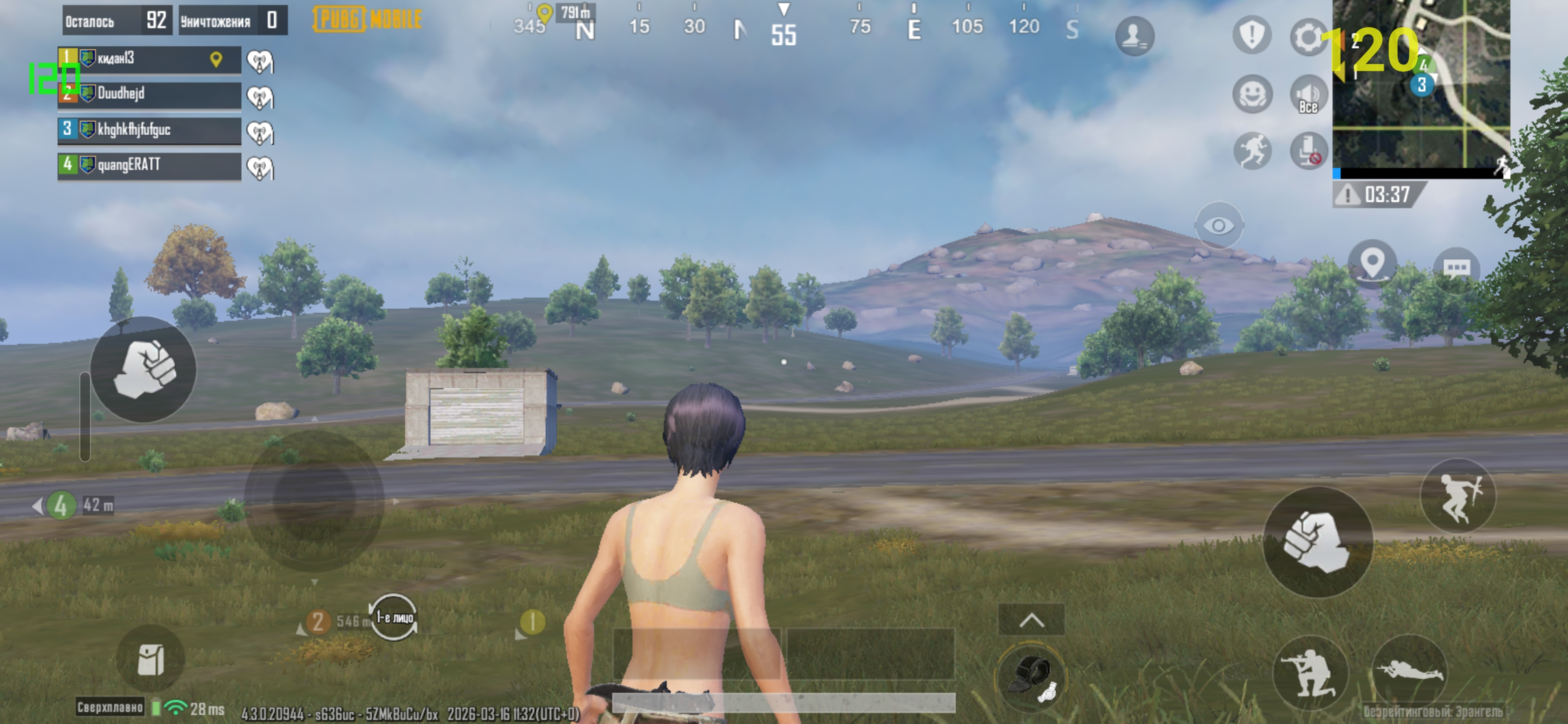1568x724 pixels.
Task: Go prone using lying soldier button
Action: pyautogui.click(x=1409, y=671)
